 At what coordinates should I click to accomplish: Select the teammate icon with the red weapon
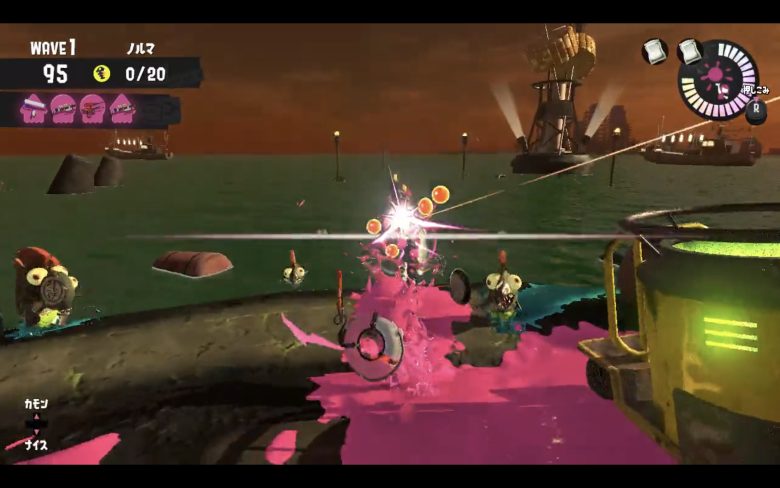click(x=92, y=106)
